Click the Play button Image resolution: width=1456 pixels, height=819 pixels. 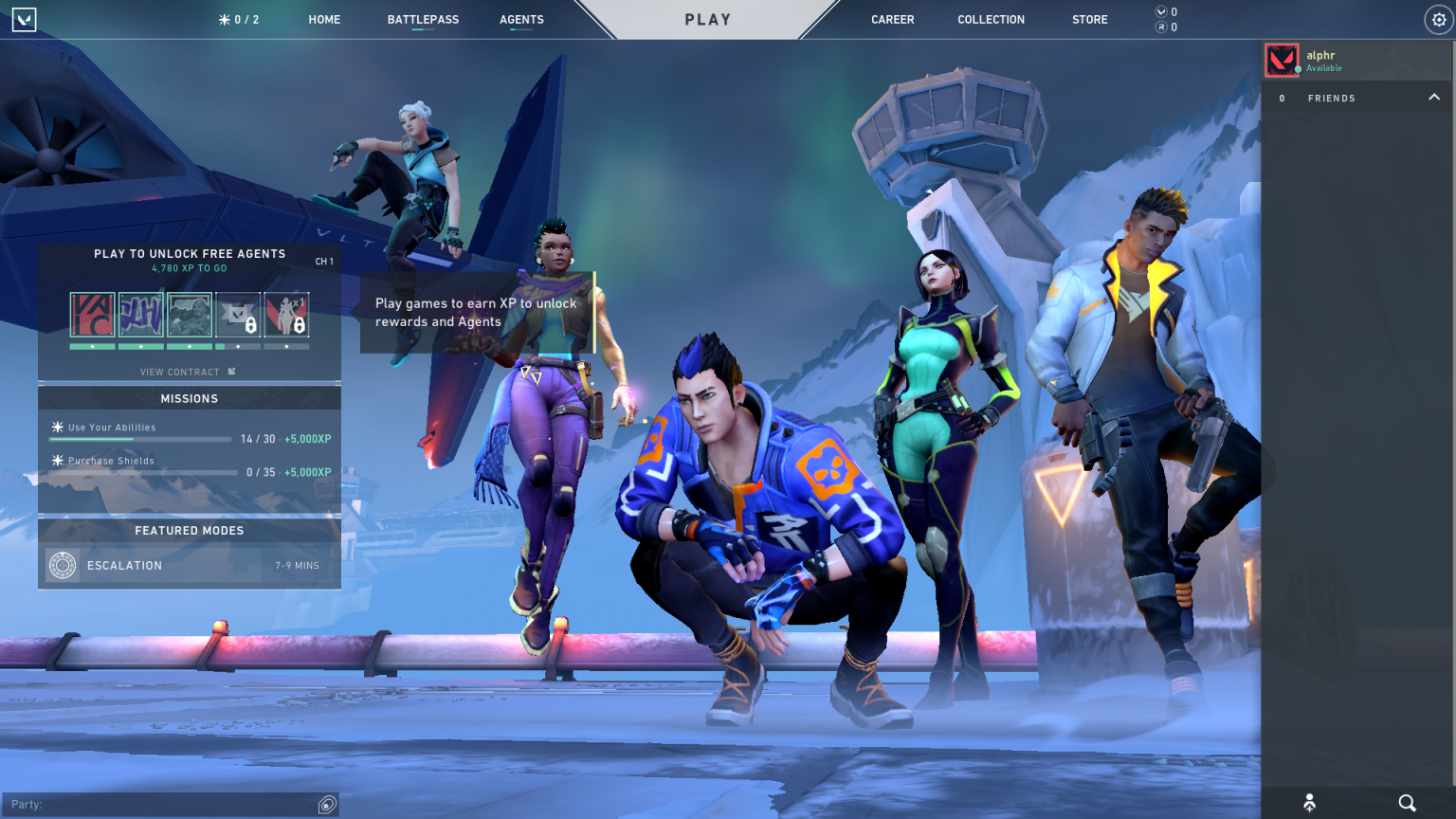[x=708, y=19]
